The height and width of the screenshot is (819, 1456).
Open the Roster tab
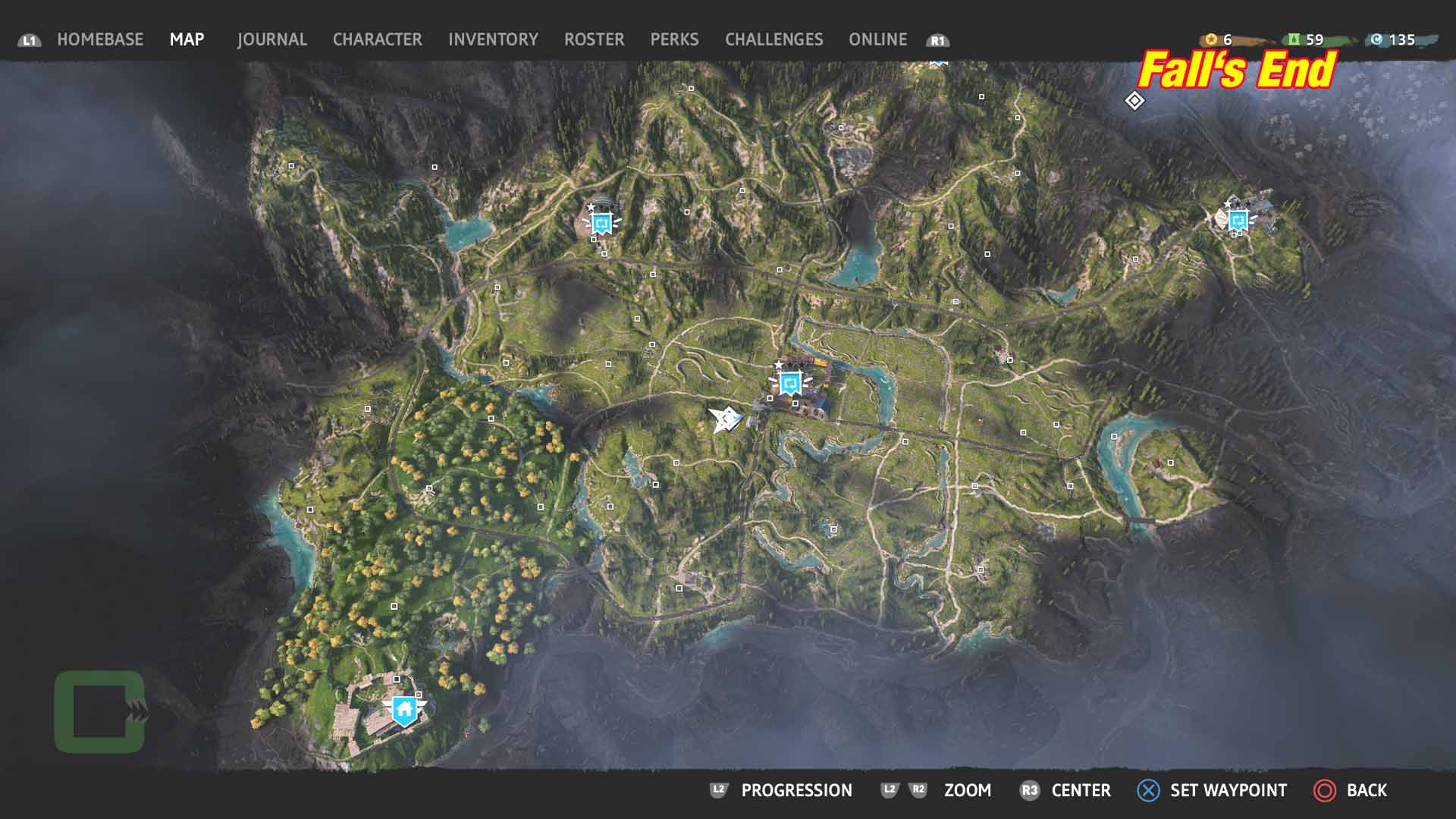click(594, 39)
